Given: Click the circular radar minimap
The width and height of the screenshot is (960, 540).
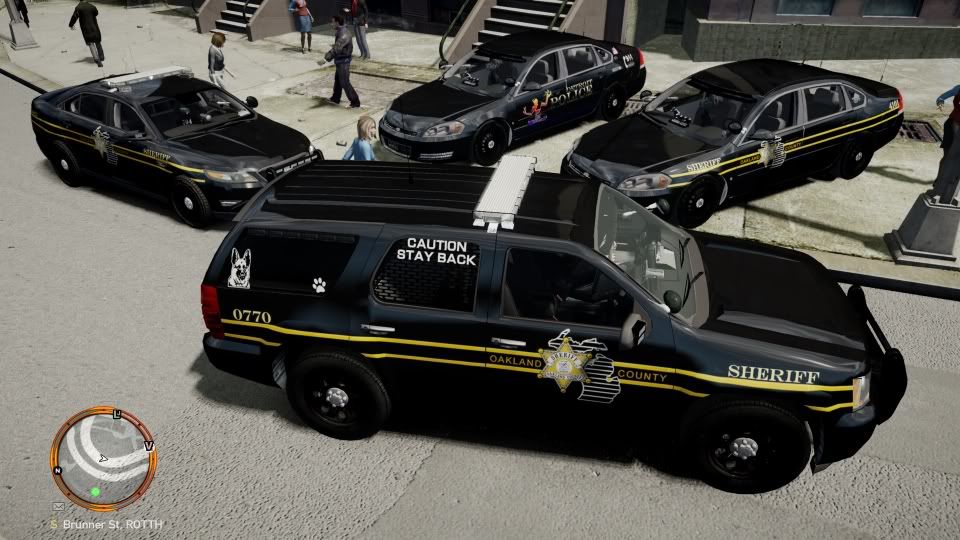Looking at the screenshot, I should [104, 459].
